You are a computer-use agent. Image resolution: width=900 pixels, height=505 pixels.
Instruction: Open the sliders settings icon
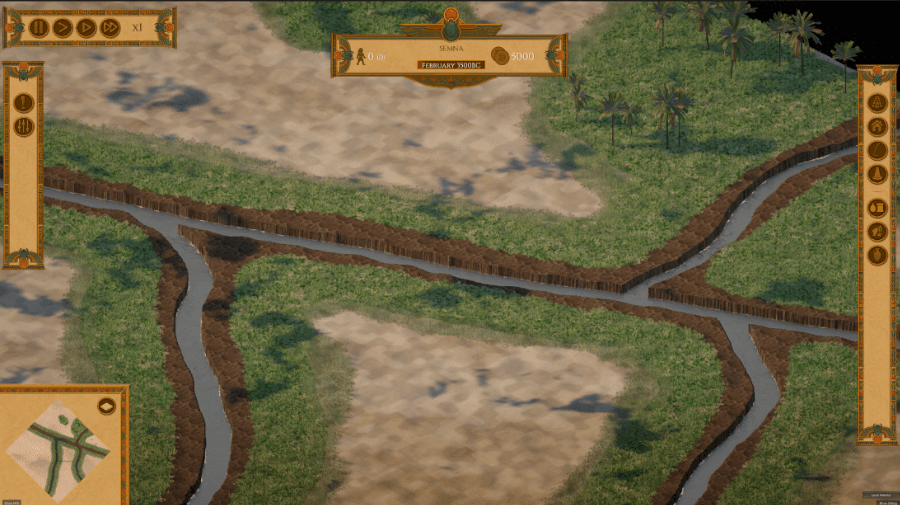24,126
